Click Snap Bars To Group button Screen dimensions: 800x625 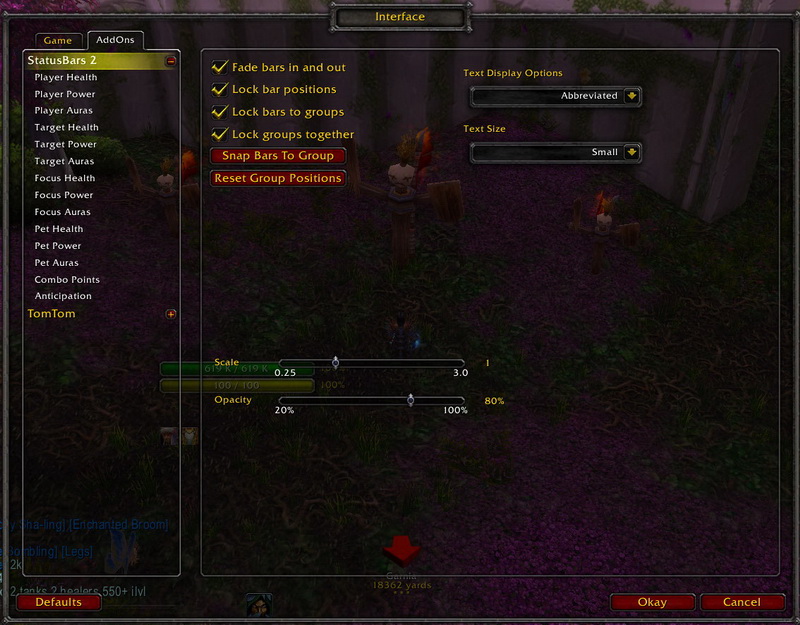click(x=278, y=156)
